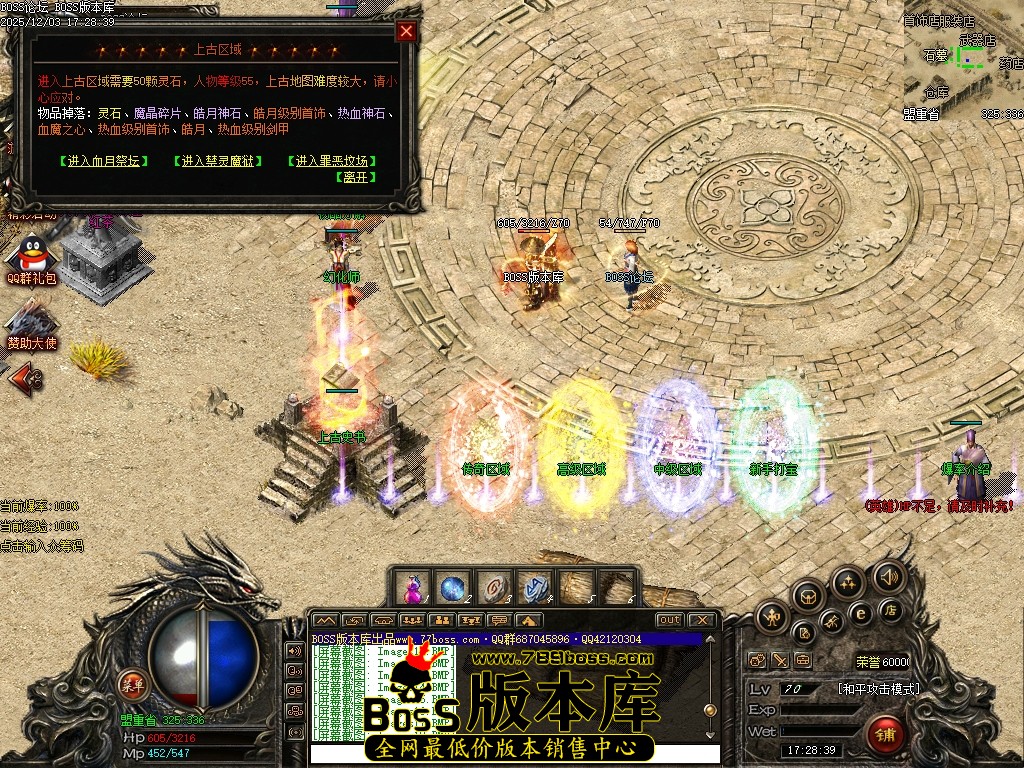Image resolution: width=1024 pixels, height=768 pixels.
Task: Open the 店 shop round button
Action: [888, 610]
